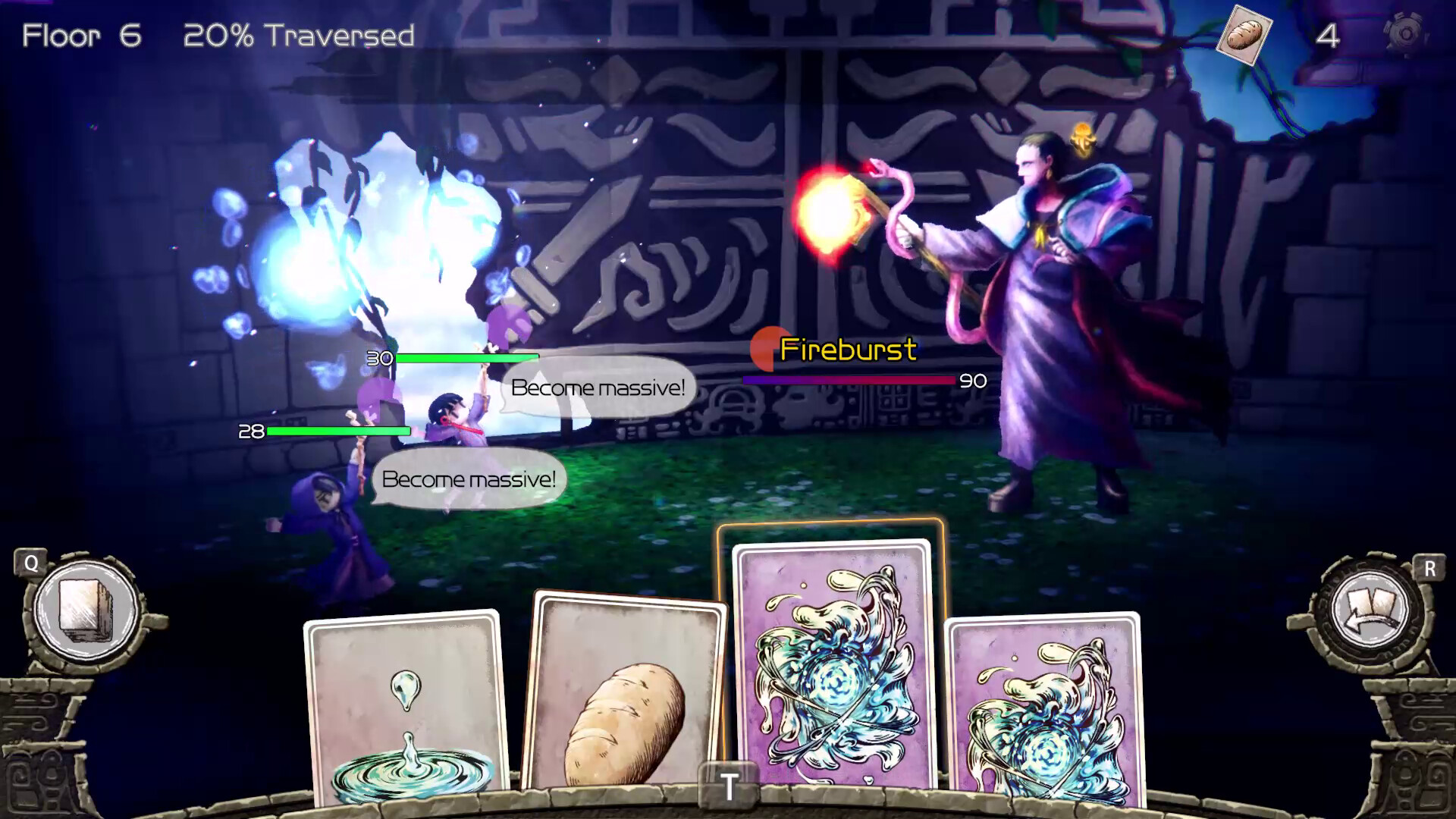Open the gear-shaped icon in top right corner
Screen dimensions: 1456x819
pyautogui.click(x=1408, y=32)
